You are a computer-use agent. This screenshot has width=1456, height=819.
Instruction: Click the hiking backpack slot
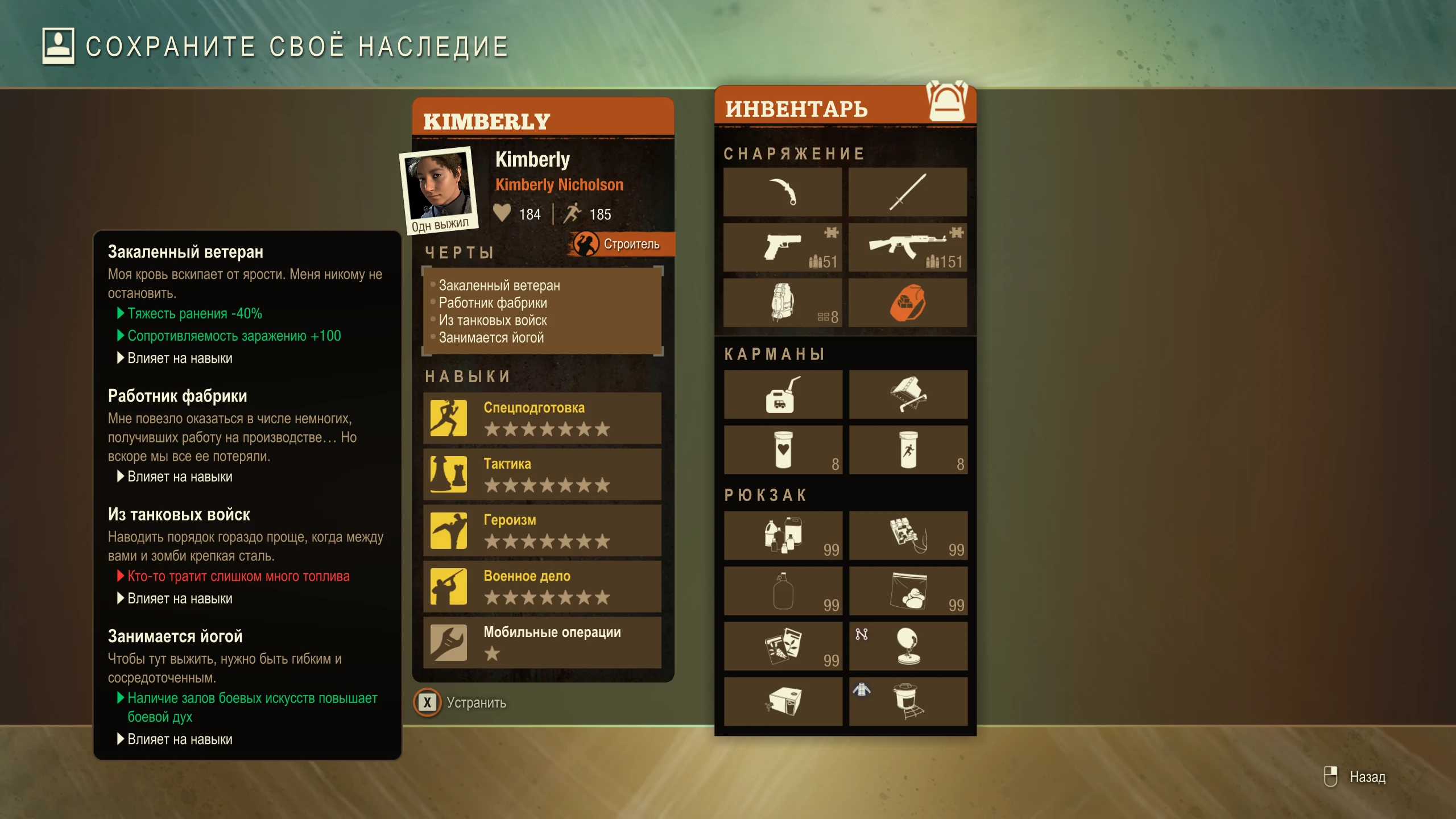coord(783,303)
